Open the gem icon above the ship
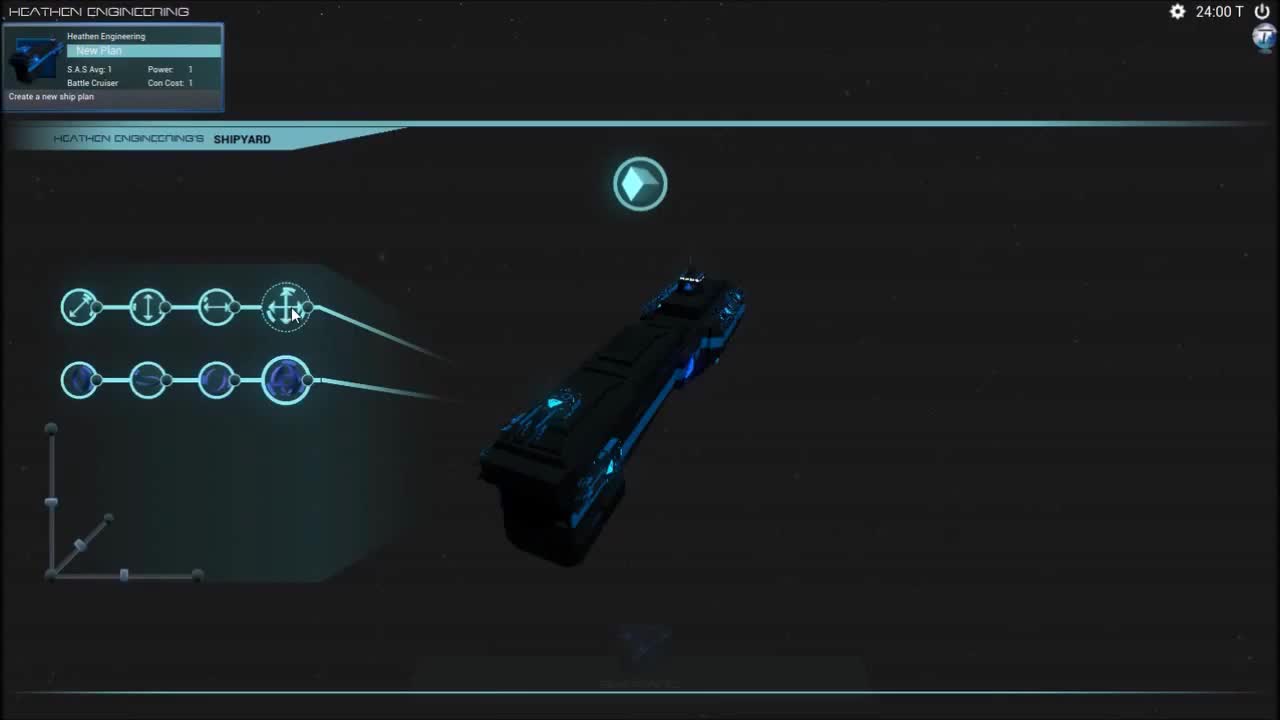The height and width of the screenshot is (720, 1280). 640,184
